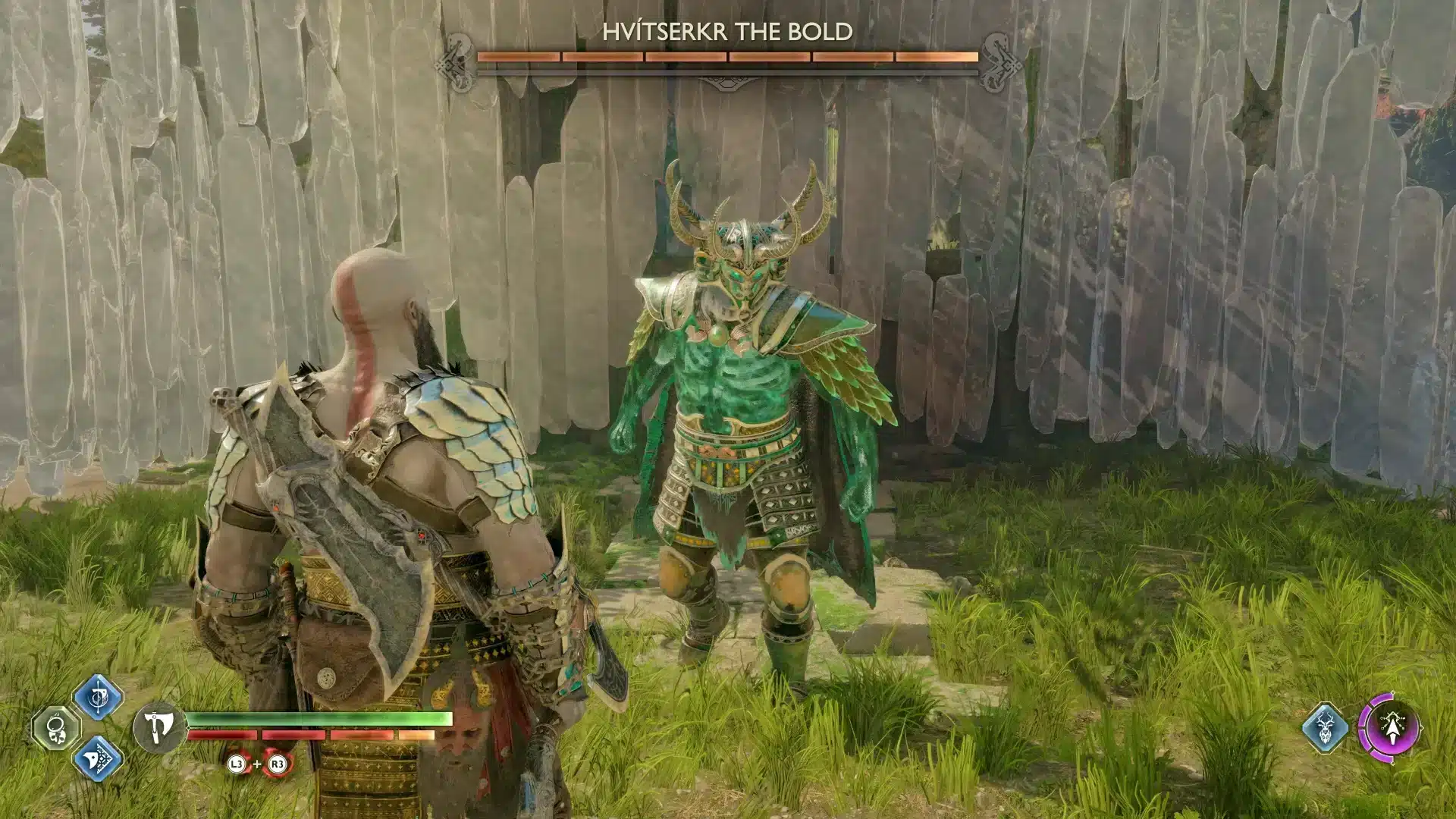Click the right dragon emblem on boss bar
The image size is (1456, 819).
(999, 61)
